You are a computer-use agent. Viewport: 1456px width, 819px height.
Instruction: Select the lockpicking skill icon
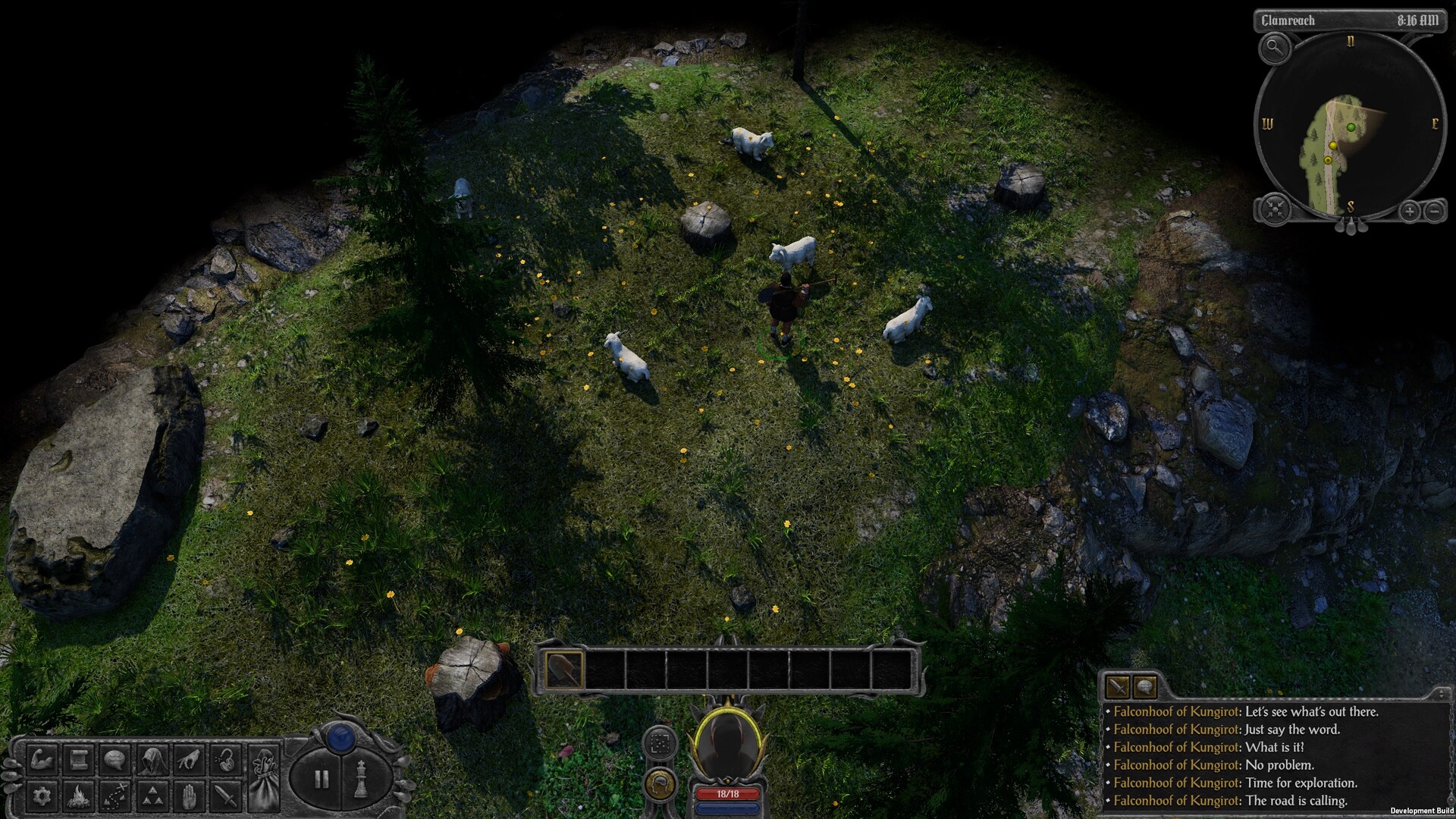[224, 758]
